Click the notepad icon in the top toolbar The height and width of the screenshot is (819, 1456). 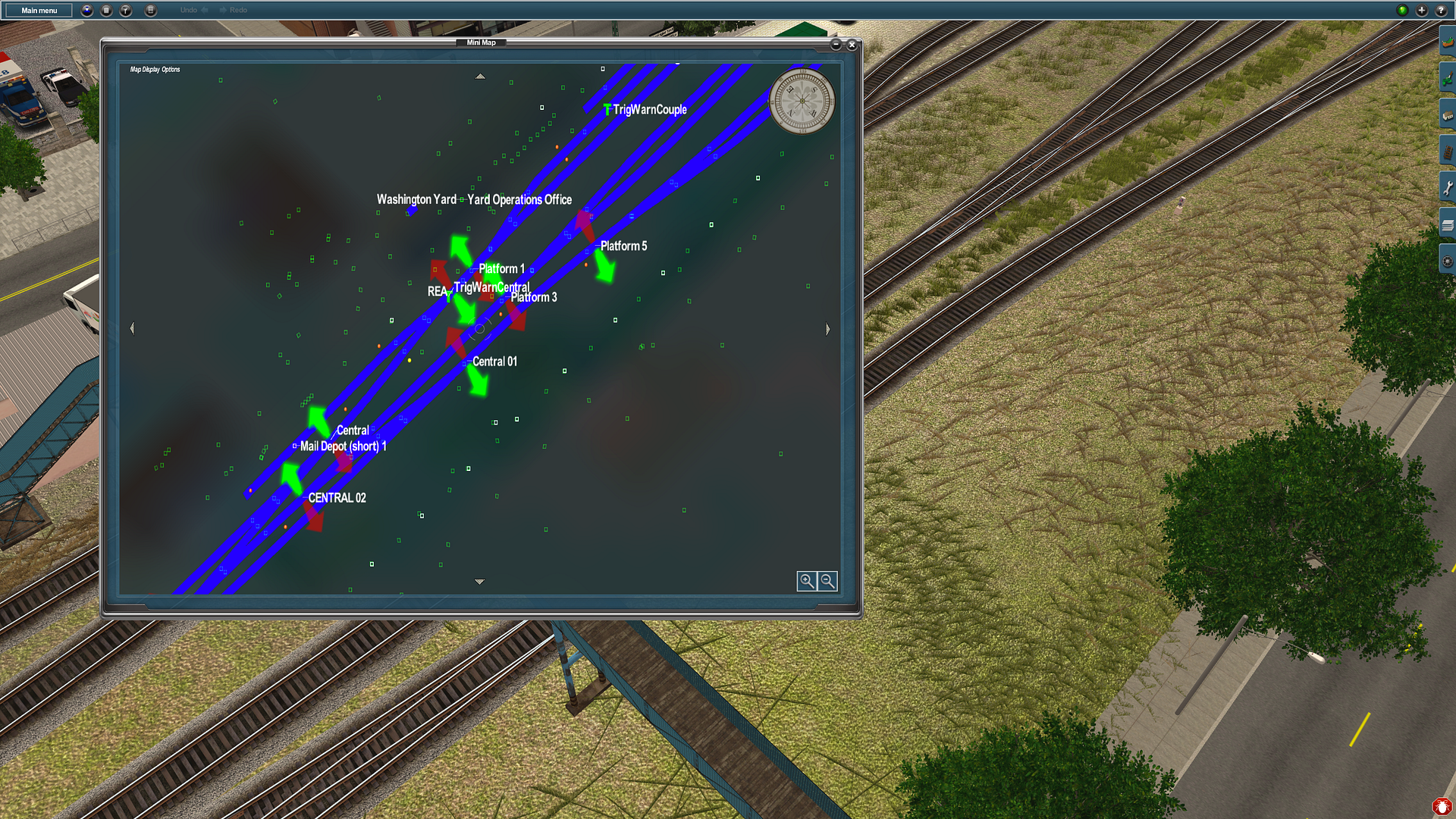pos(107,11)
